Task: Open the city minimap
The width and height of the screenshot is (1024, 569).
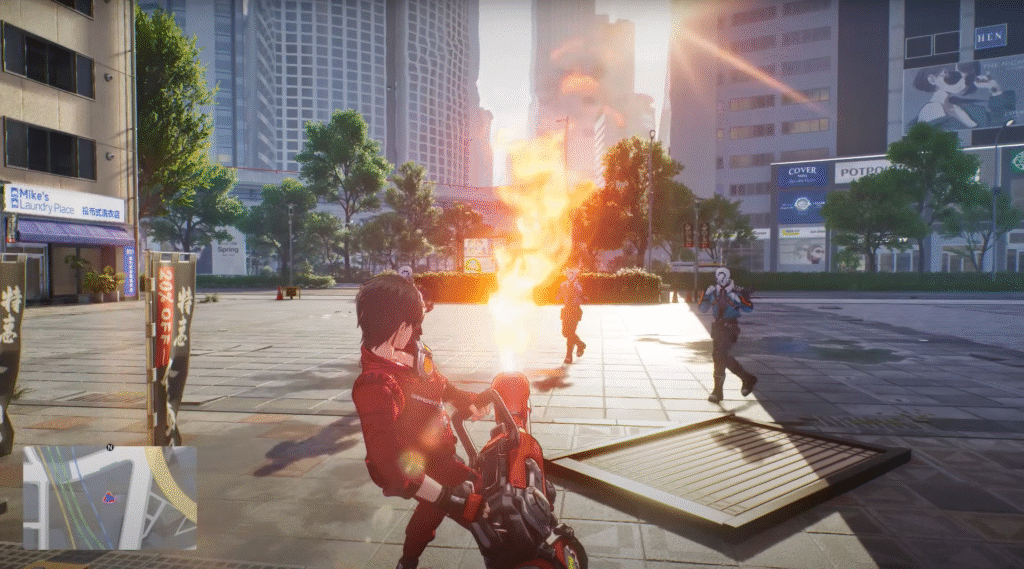Action: pos(110,498)
